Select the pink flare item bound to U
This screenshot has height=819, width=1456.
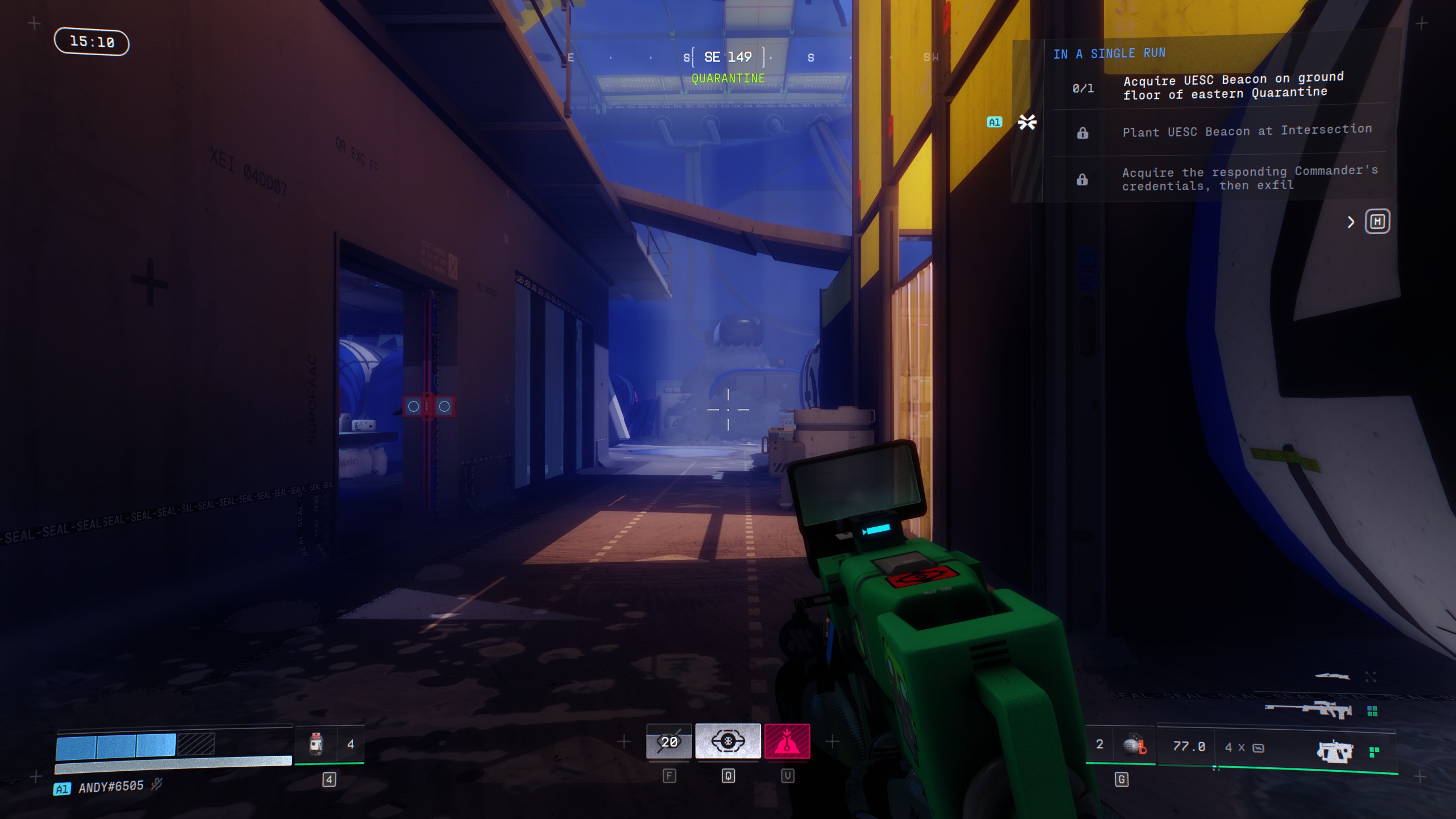[x=788, y=741]
